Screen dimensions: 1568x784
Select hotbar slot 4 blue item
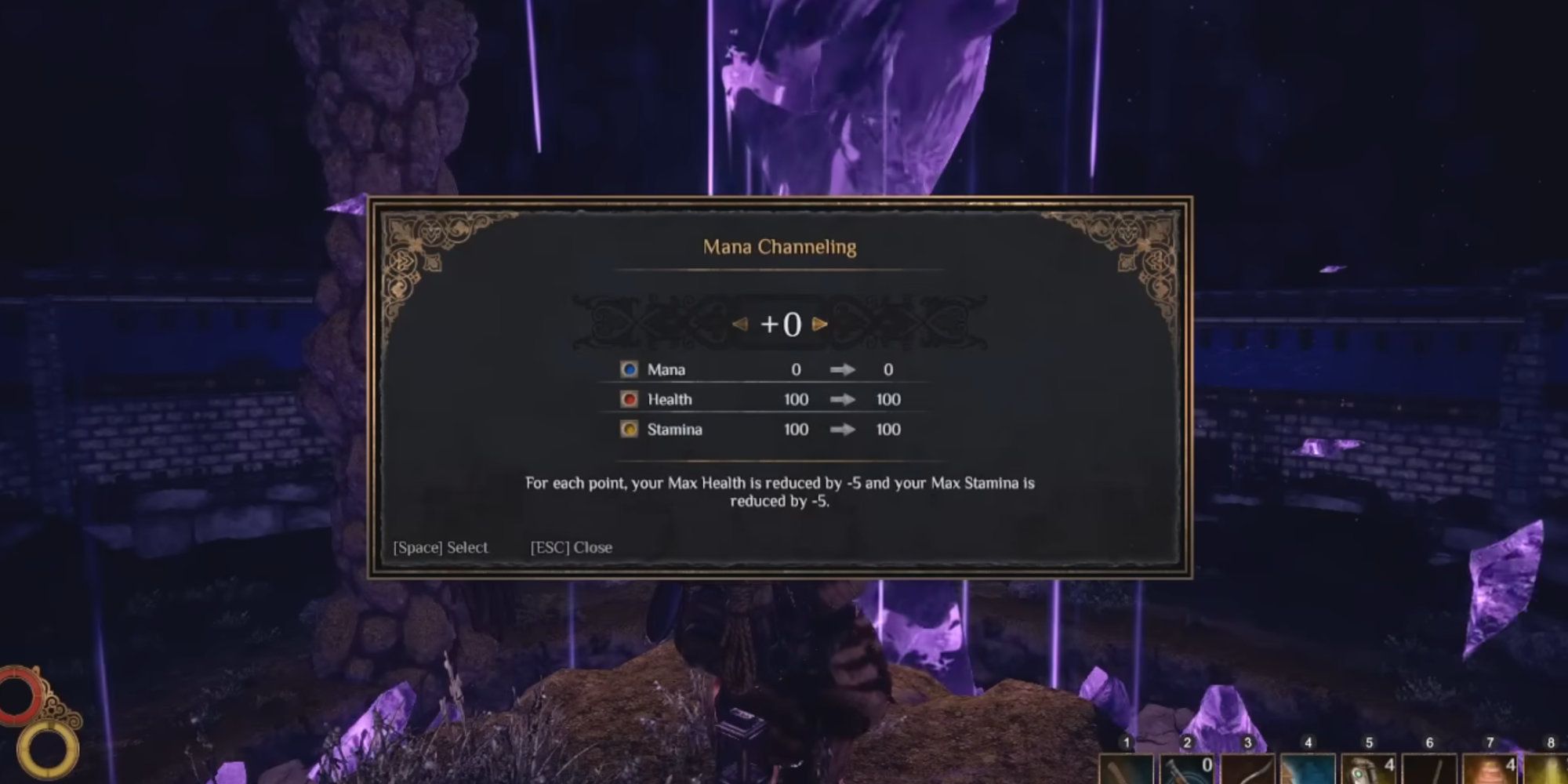(1307, 770)
